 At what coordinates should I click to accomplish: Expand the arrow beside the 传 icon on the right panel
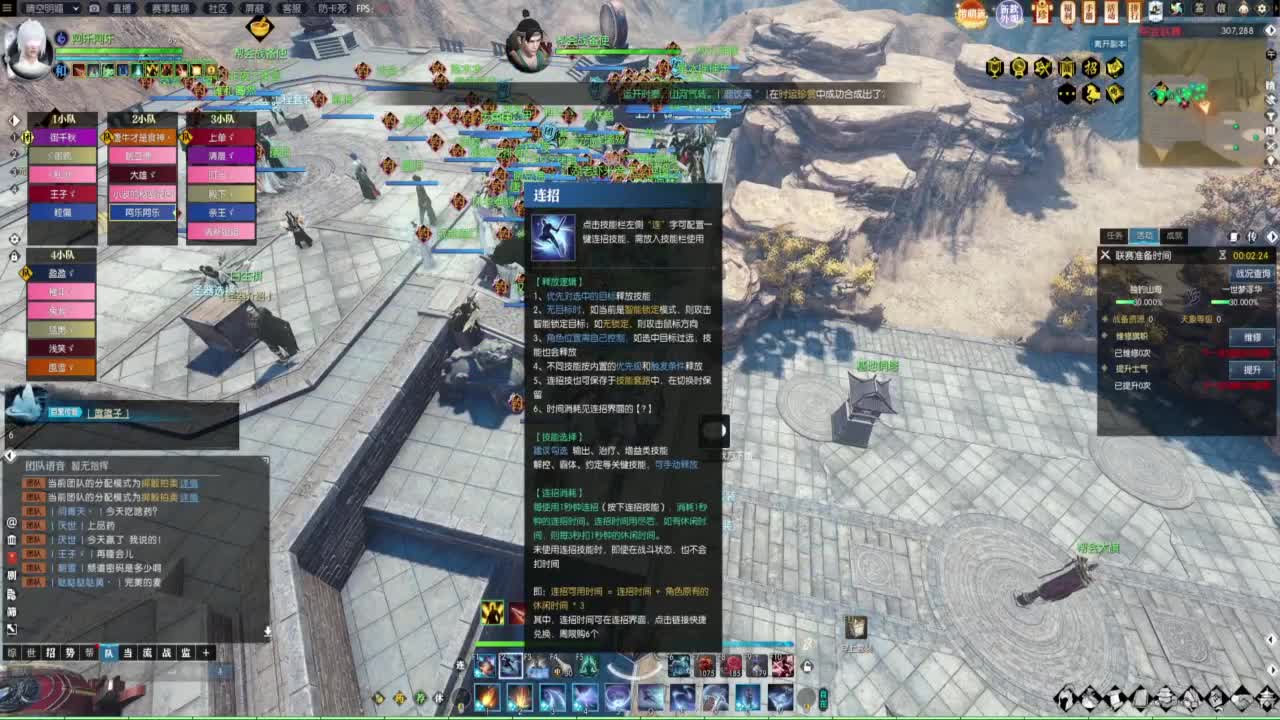click(x=1272, y=236)
